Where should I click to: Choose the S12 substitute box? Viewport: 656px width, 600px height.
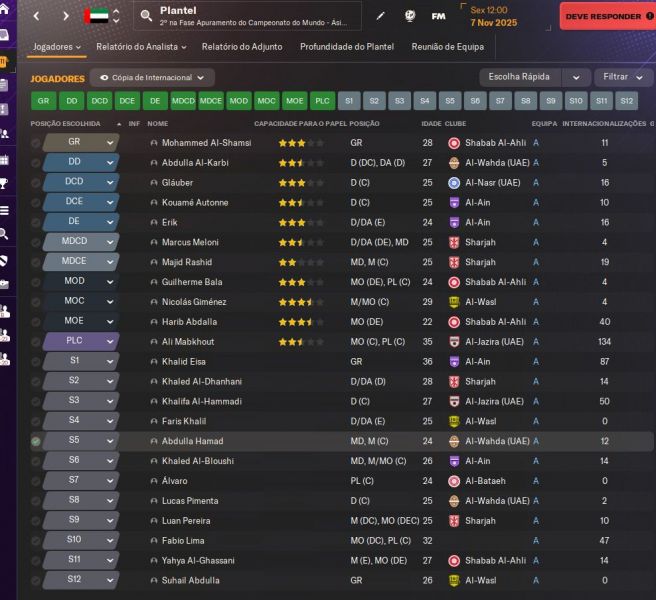coord(626,101)
